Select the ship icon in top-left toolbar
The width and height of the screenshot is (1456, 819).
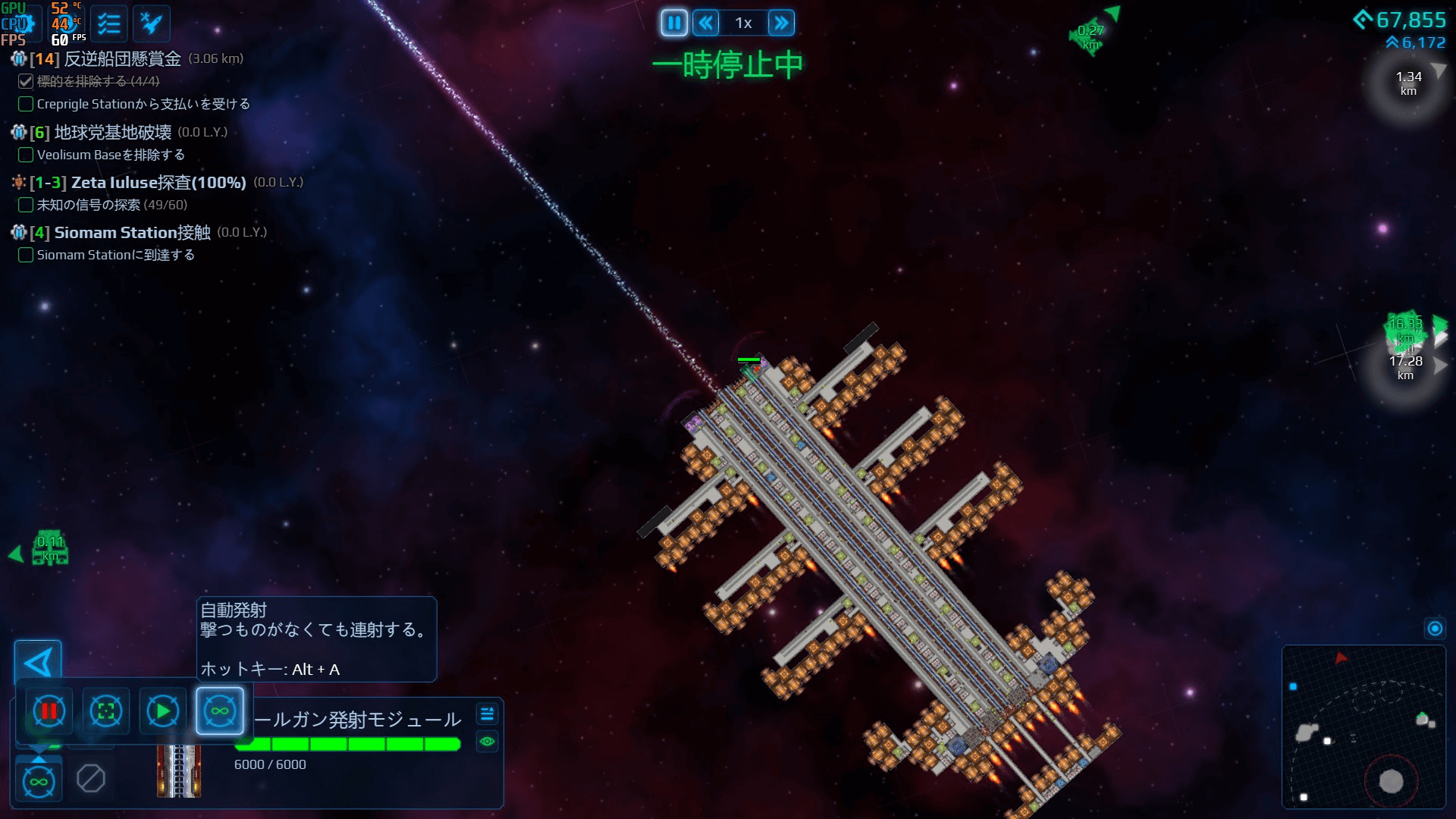pyautogui.click(x=149, y=23)
